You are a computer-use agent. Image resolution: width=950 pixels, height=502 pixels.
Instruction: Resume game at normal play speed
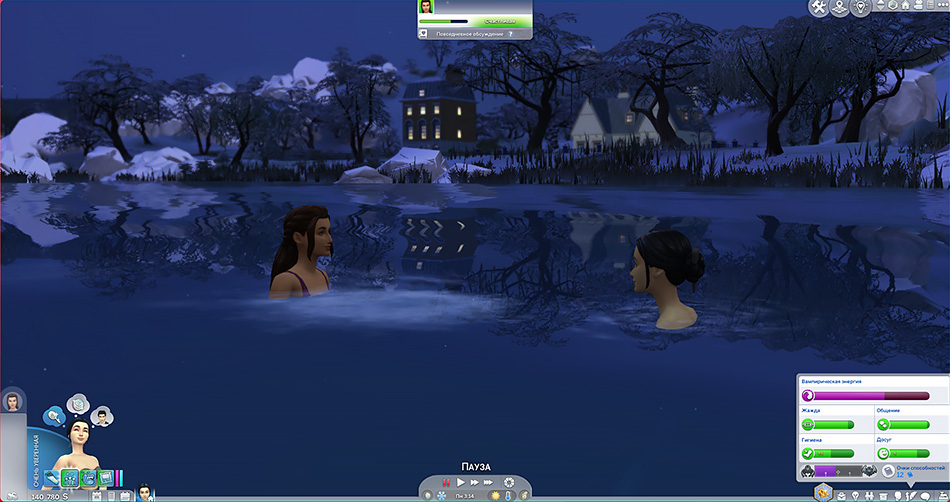point(460,482)
